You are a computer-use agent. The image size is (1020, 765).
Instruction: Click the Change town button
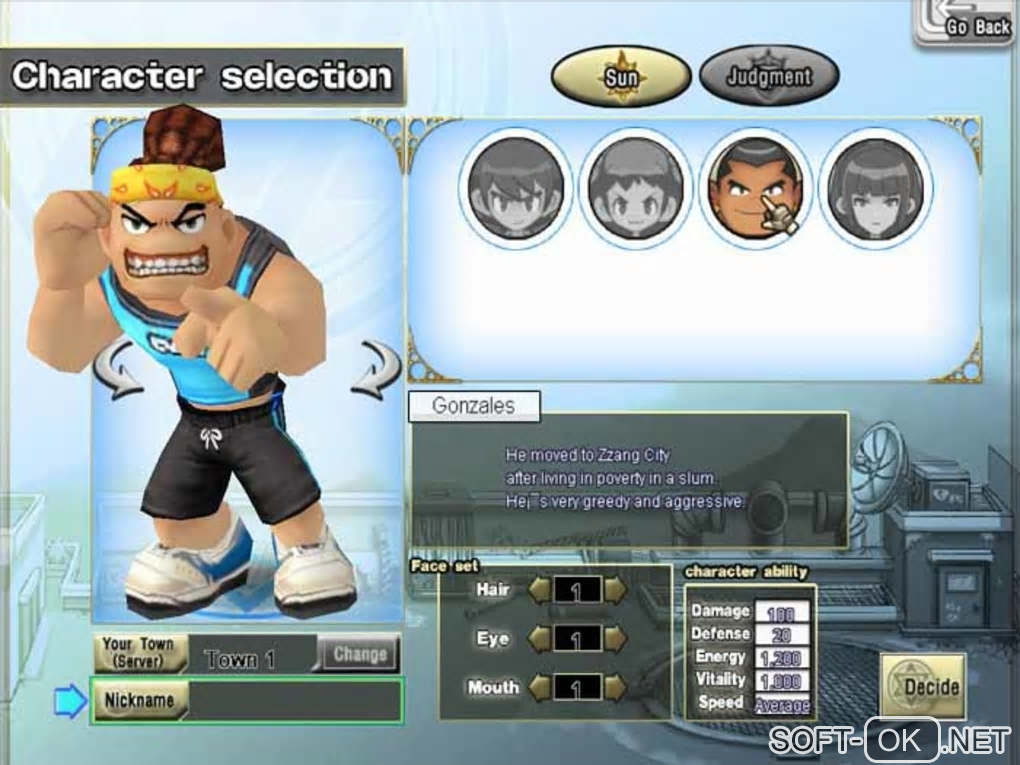click(359, 655)
